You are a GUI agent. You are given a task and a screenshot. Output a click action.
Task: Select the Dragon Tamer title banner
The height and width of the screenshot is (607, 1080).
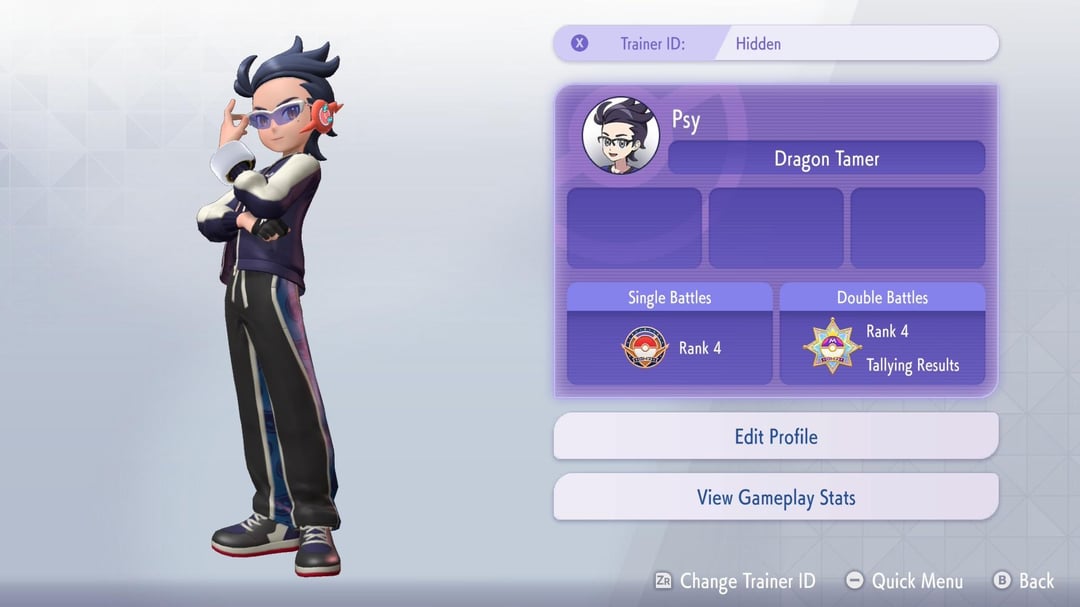pos(826,158)
